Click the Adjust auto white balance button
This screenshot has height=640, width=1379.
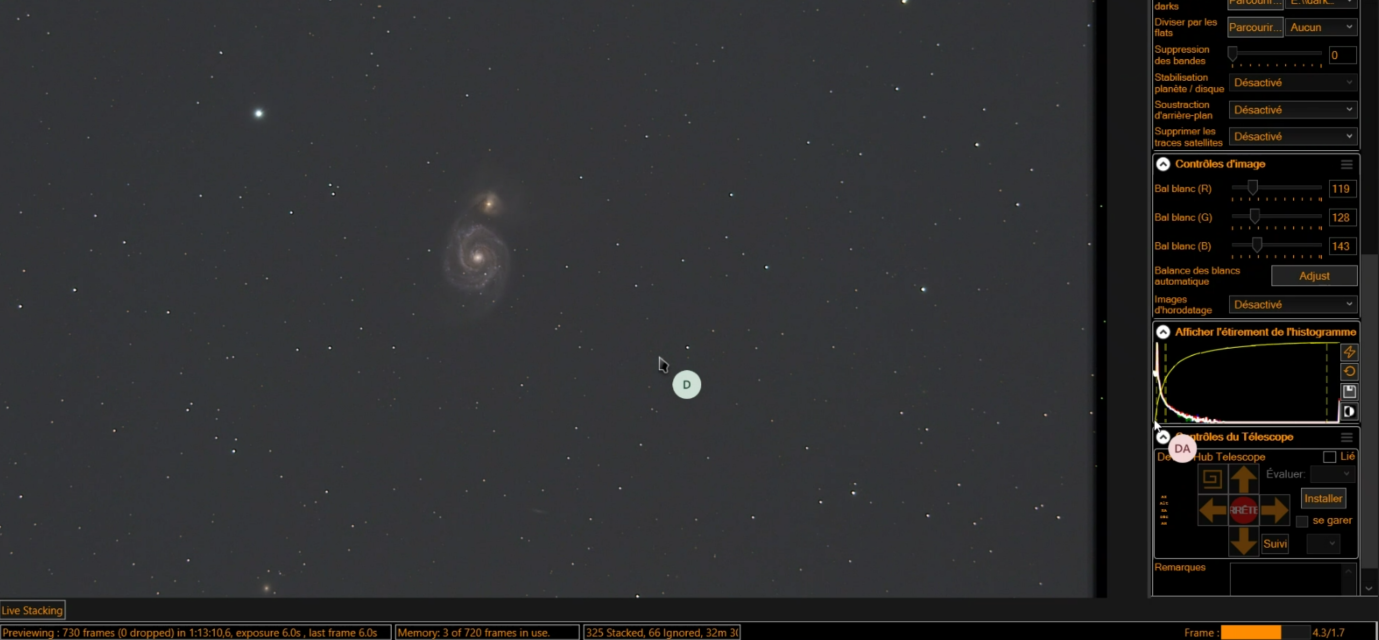click(x=1314, y=275)
